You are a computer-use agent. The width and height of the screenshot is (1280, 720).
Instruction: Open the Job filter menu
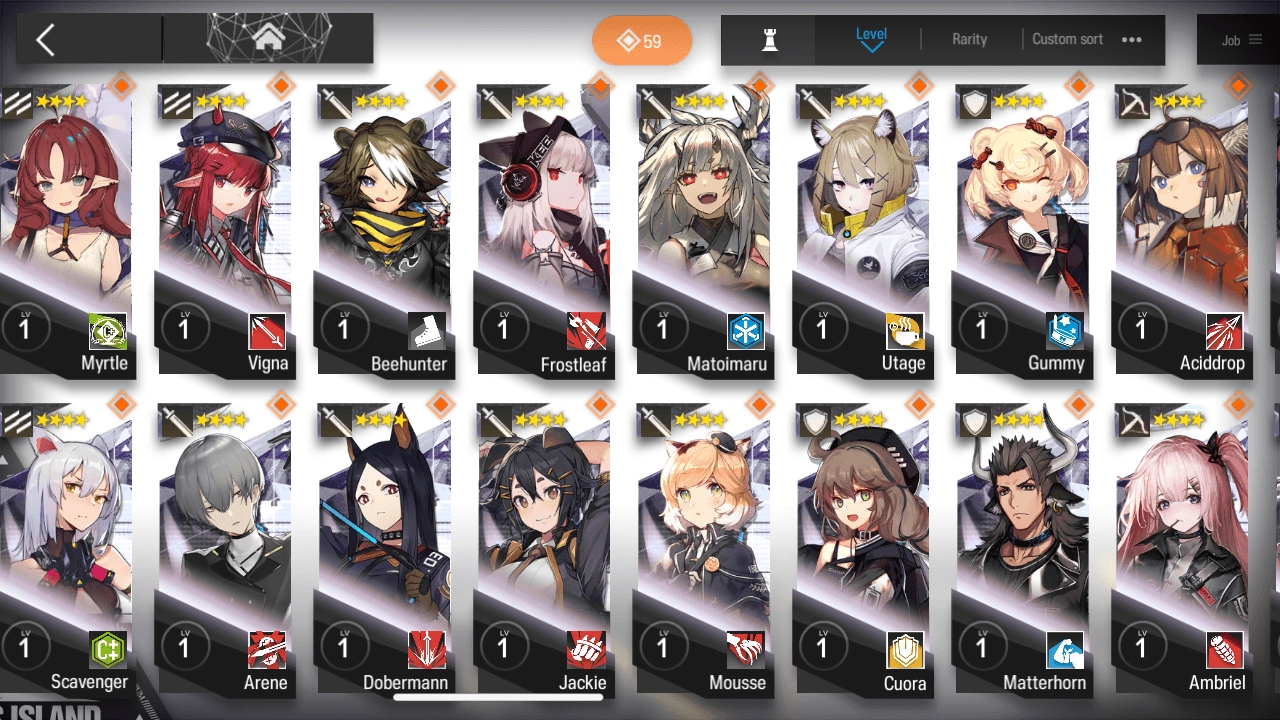point(1242,40)
